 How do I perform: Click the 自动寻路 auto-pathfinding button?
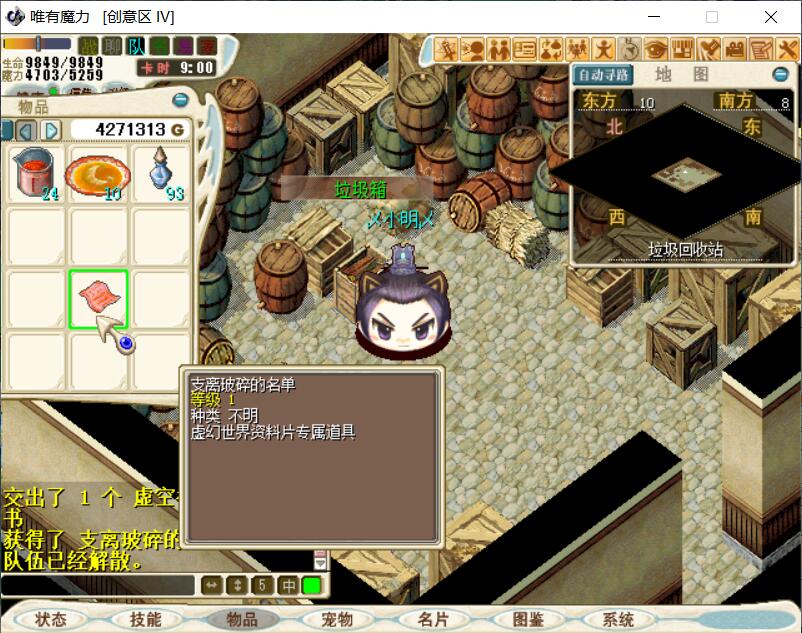[603, 75]
